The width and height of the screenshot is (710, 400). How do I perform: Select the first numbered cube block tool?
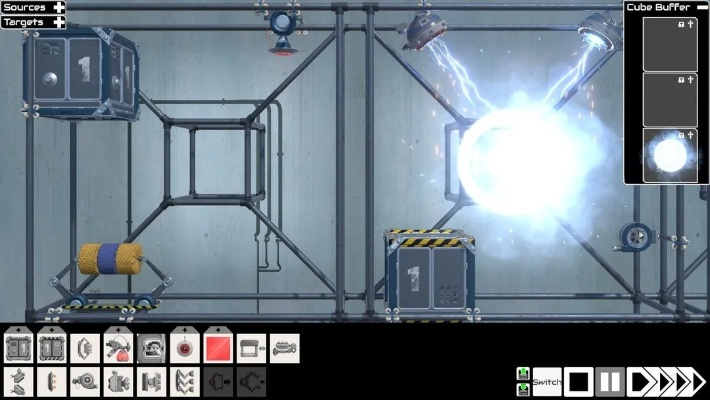(18, 347)
